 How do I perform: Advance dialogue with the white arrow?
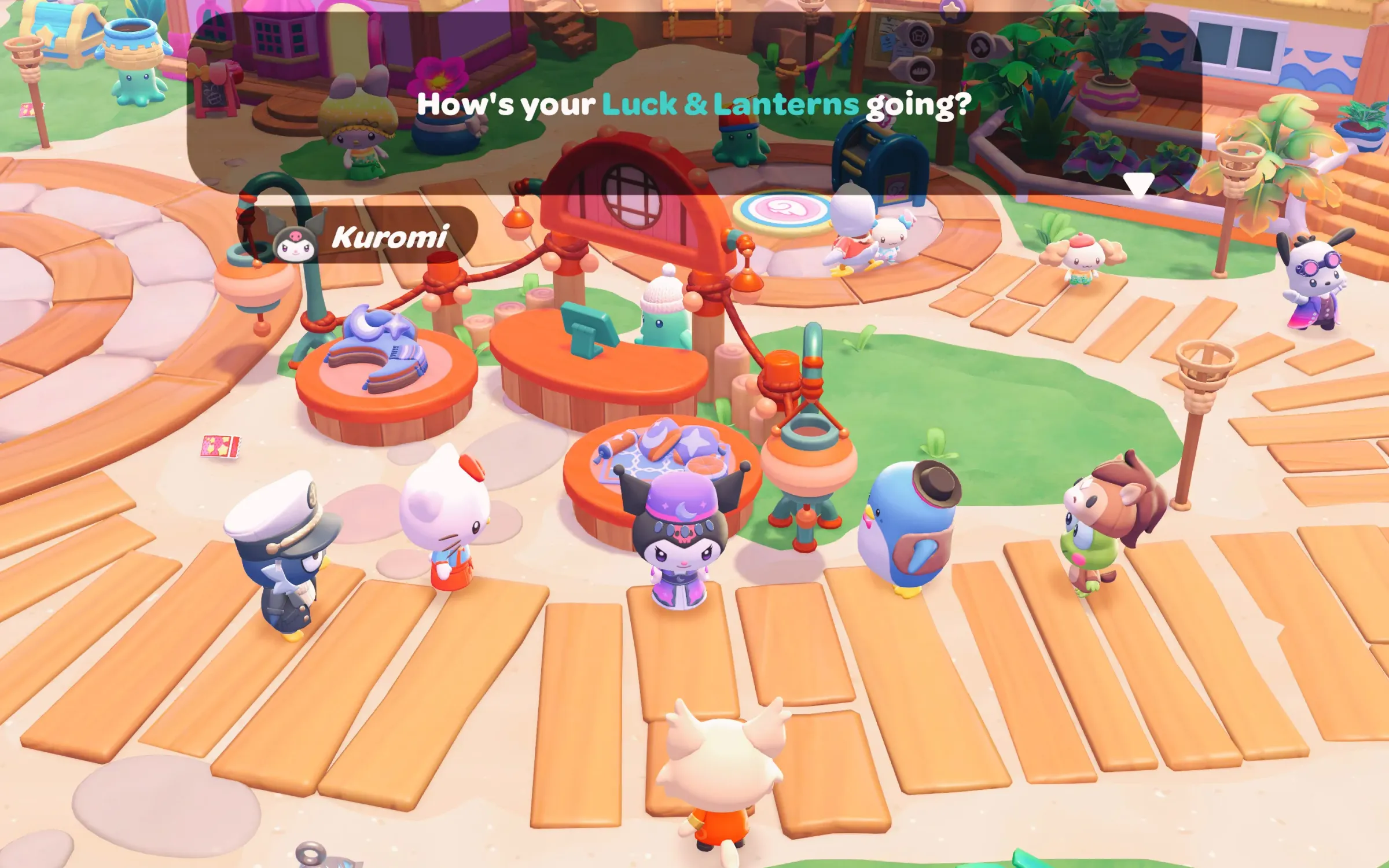coord(1138,185)
